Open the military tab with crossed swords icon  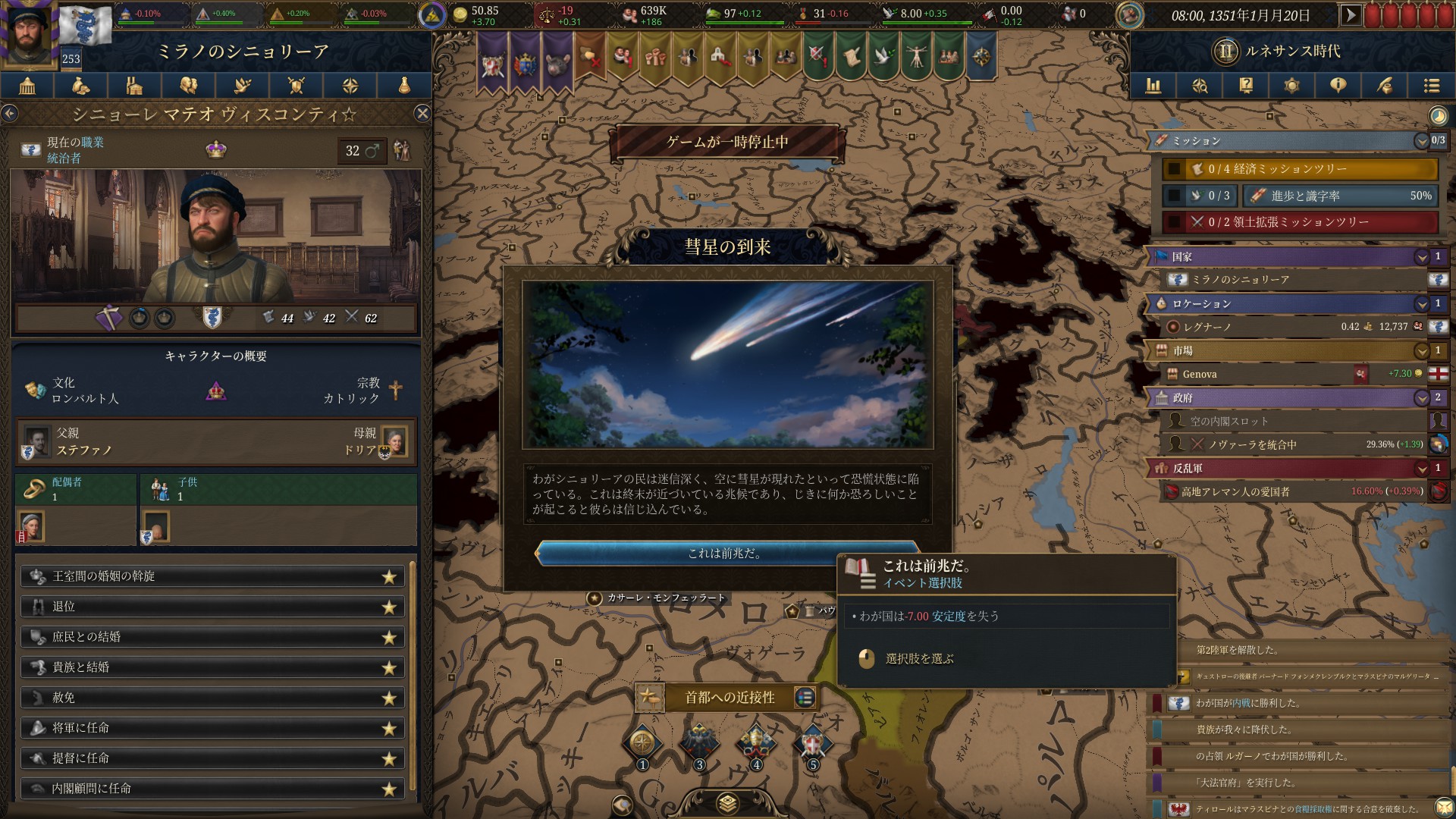pos(296,86)
